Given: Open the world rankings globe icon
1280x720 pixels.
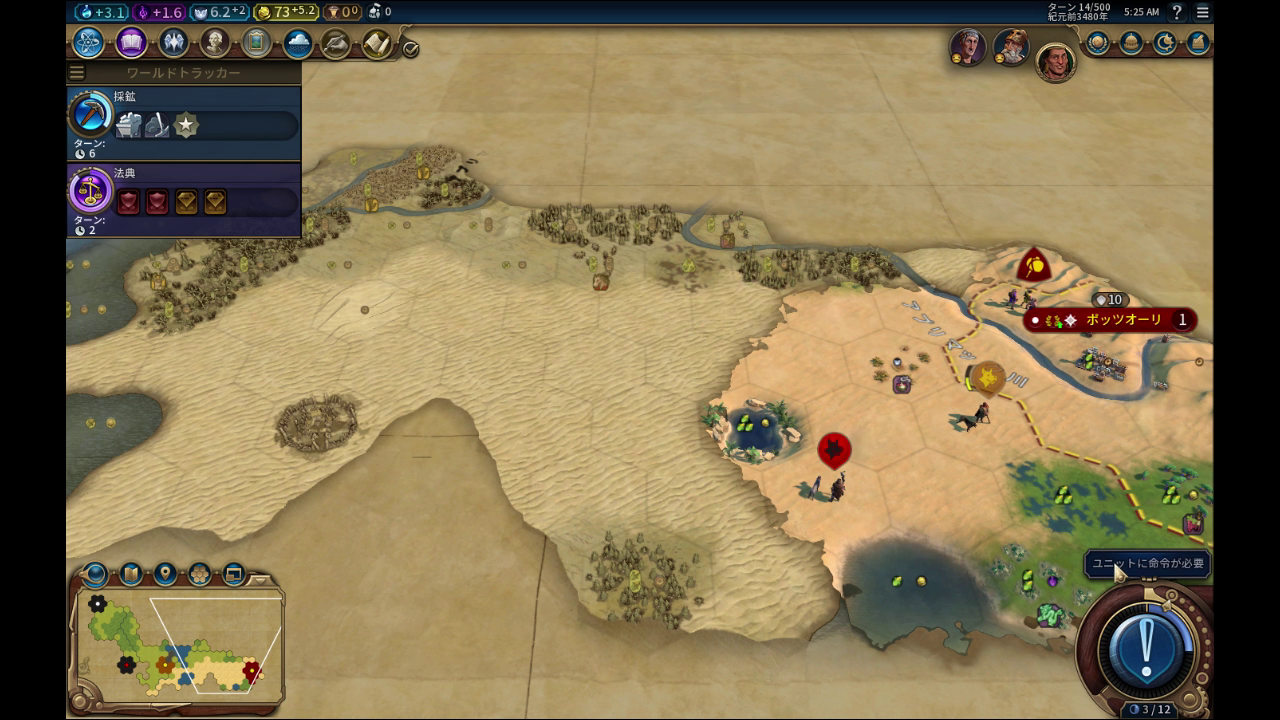Looking at the screenshot, I should (1098, 43).
